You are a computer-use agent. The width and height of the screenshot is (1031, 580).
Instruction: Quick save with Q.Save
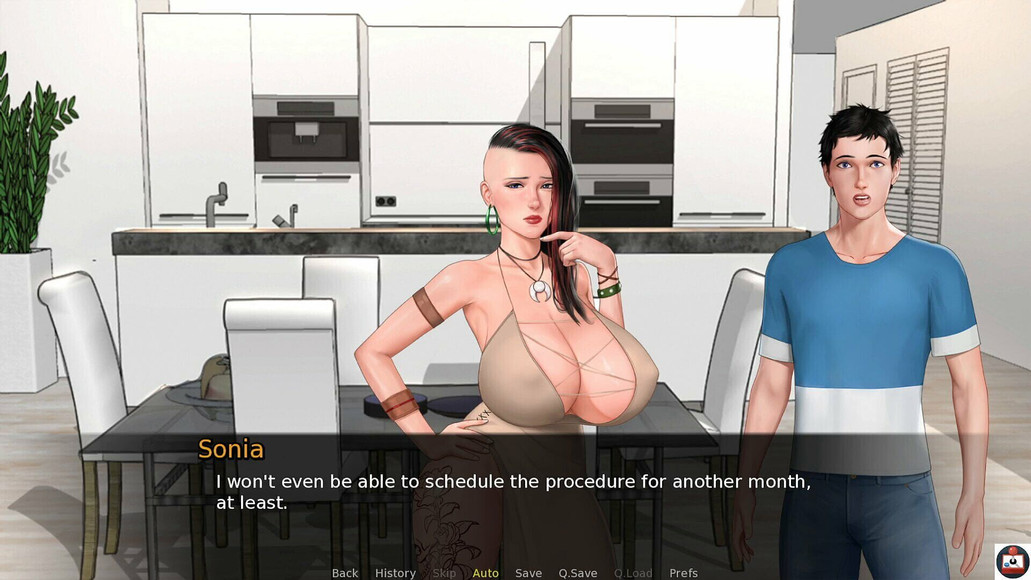(577, 573)
